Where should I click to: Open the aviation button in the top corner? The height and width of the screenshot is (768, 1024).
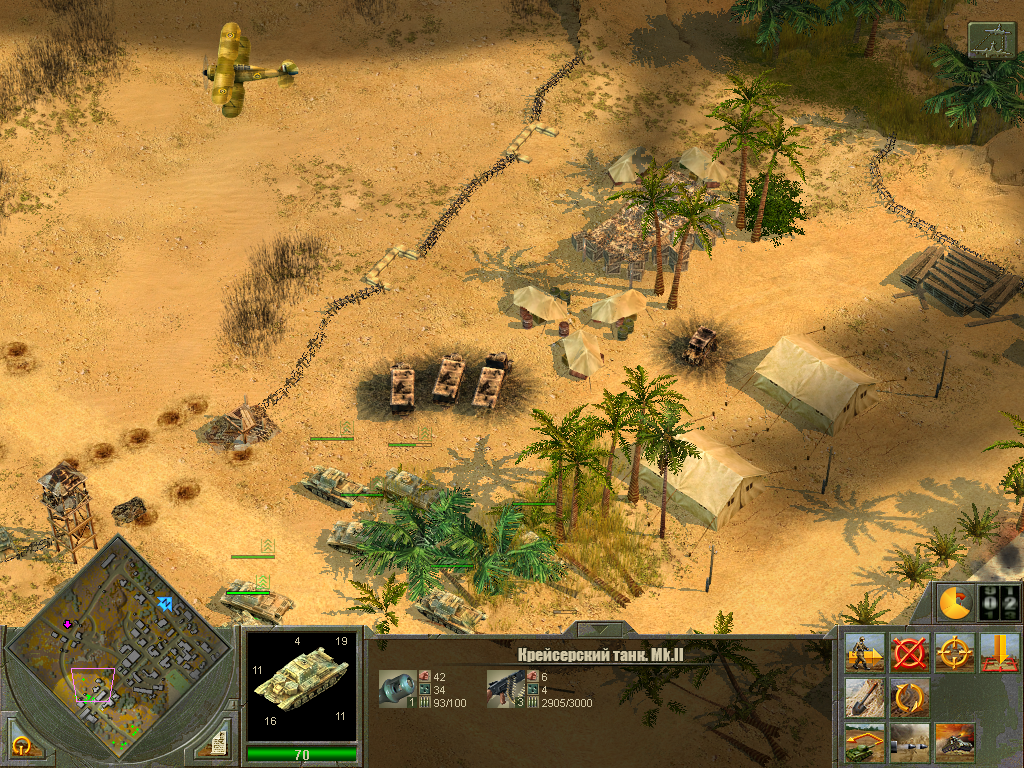[x=991, y=40]
